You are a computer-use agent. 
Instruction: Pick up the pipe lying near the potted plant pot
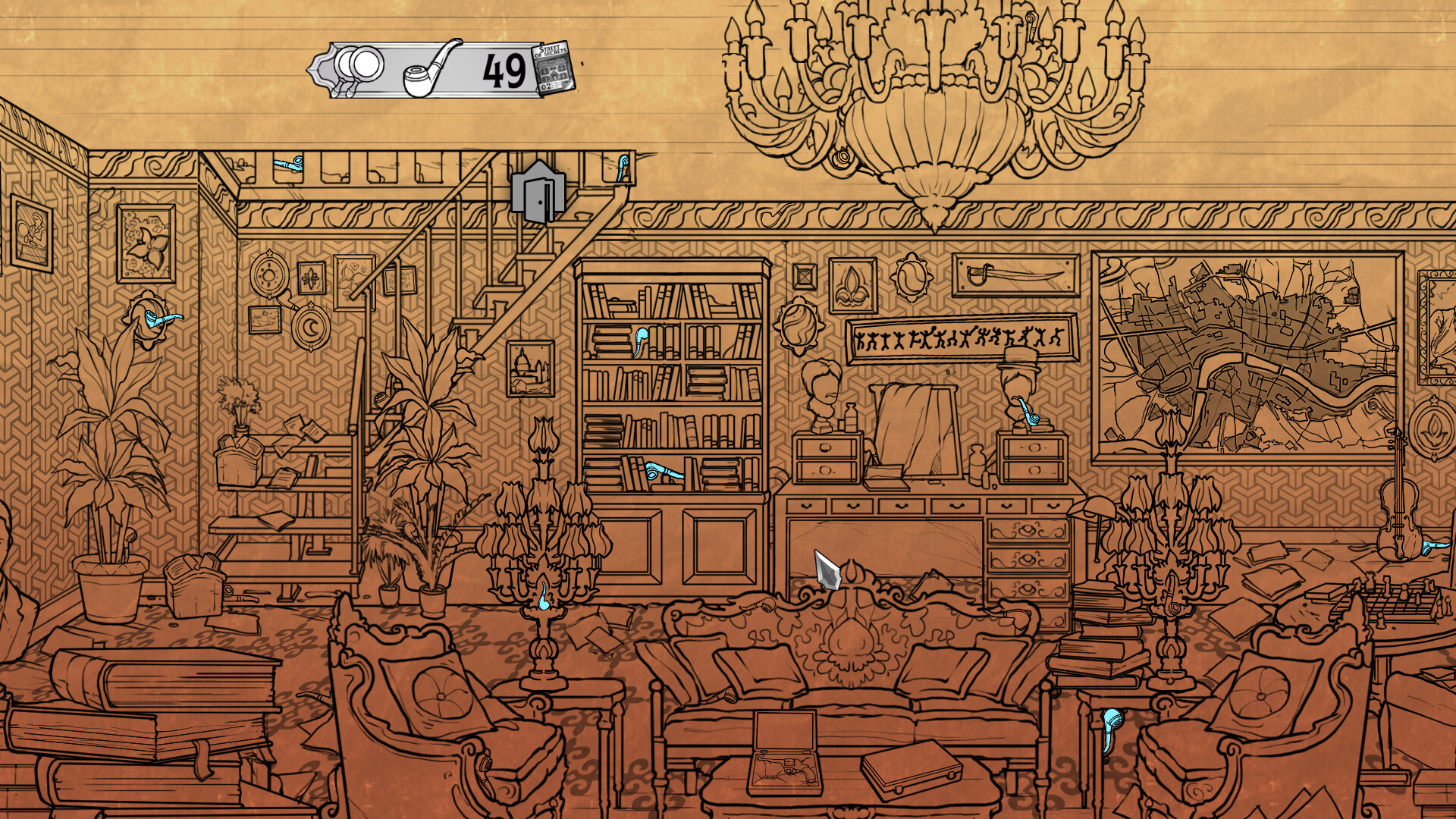pyautogui.click(x=241, y=597)
